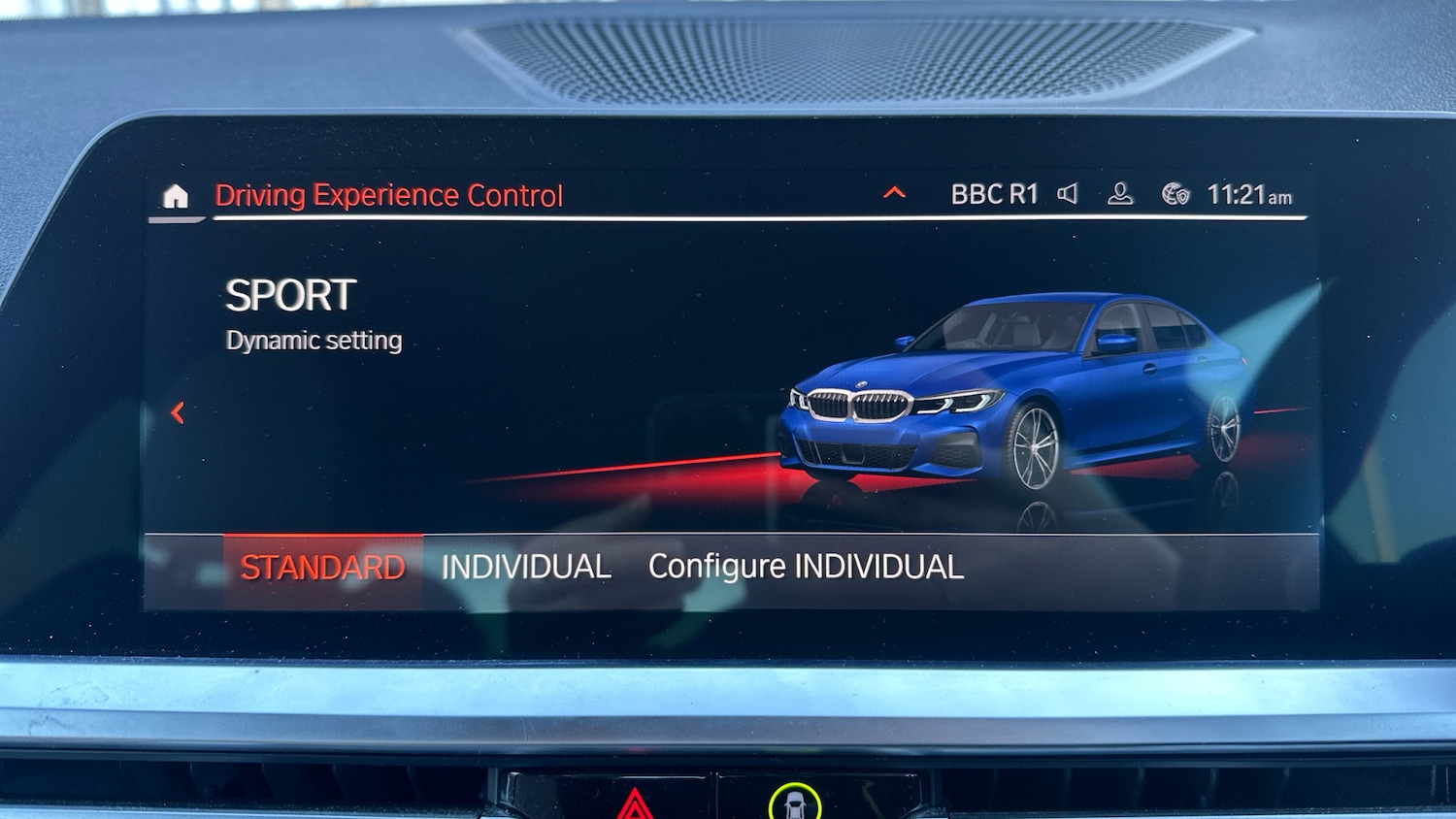Collapse the menu with the upward chevron
The width and height of the screenshot is (1456, 819).
click(x=892, y=192)
